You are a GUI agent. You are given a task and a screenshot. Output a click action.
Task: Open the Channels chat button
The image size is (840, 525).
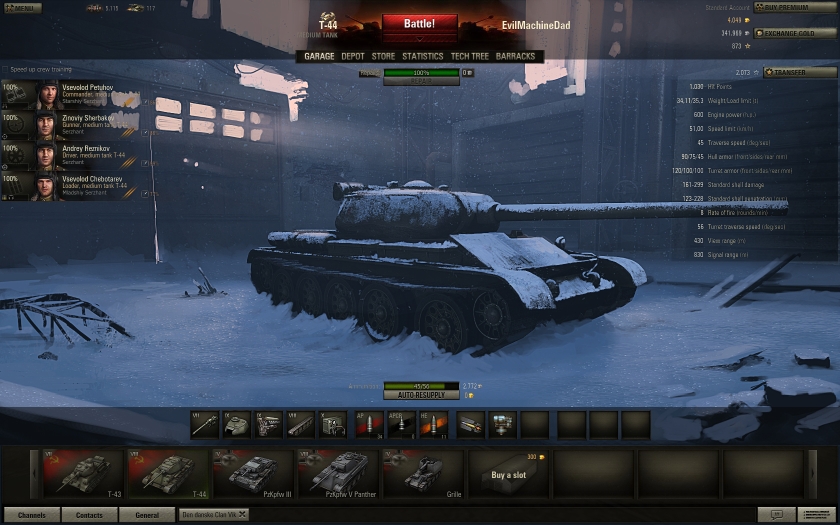coord(31,515)
